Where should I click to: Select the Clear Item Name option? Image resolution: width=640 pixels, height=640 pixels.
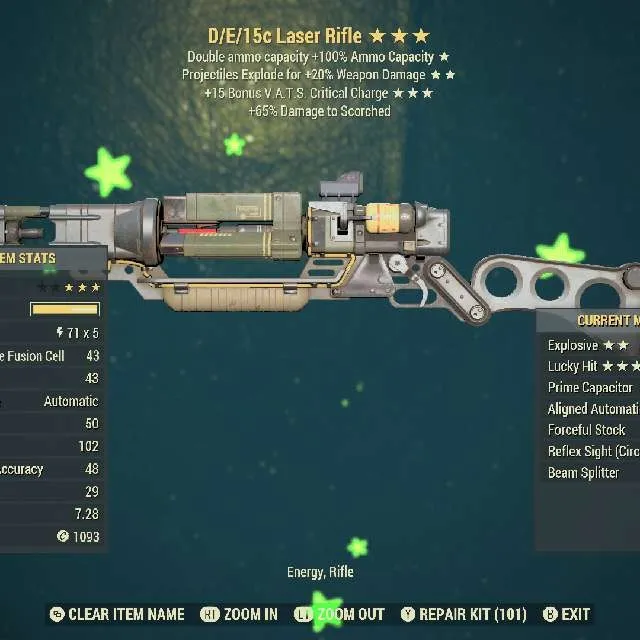(x=116, y=614)
